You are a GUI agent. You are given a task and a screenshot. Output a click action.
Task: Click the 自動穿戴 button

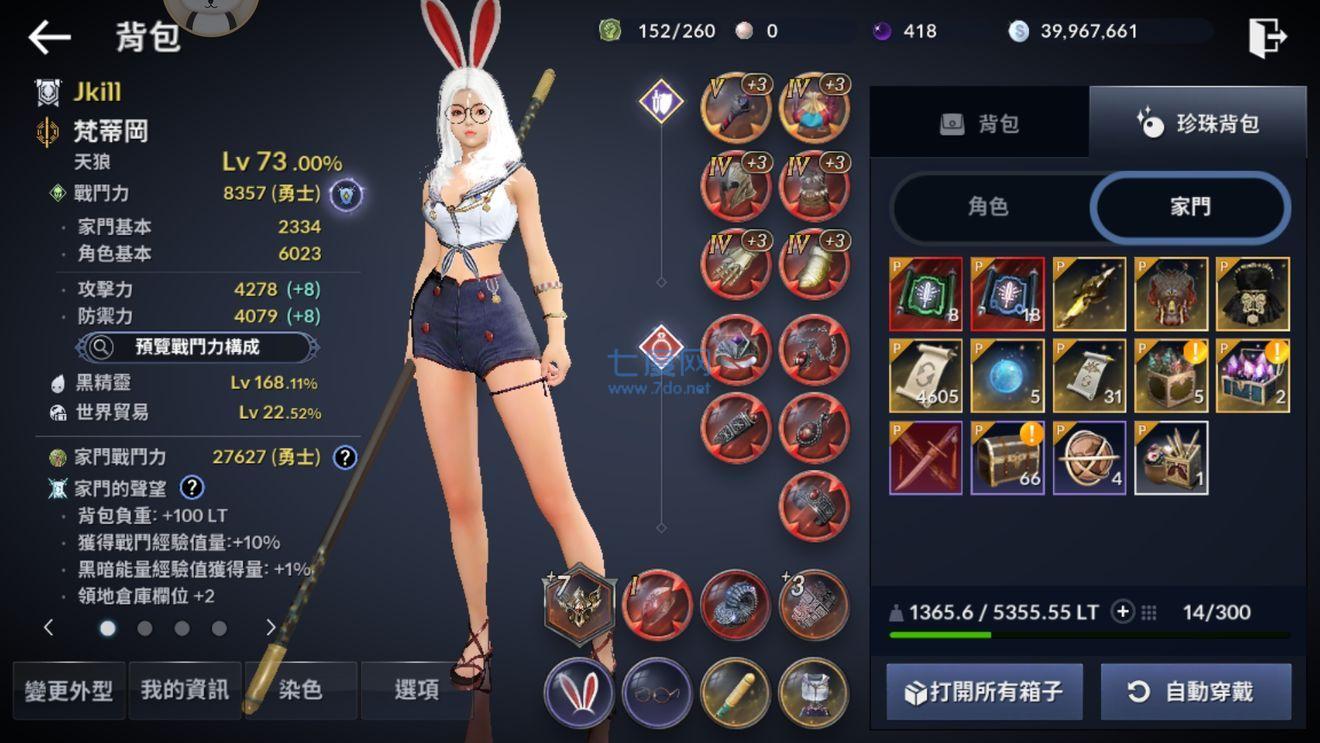[1197, 690]
